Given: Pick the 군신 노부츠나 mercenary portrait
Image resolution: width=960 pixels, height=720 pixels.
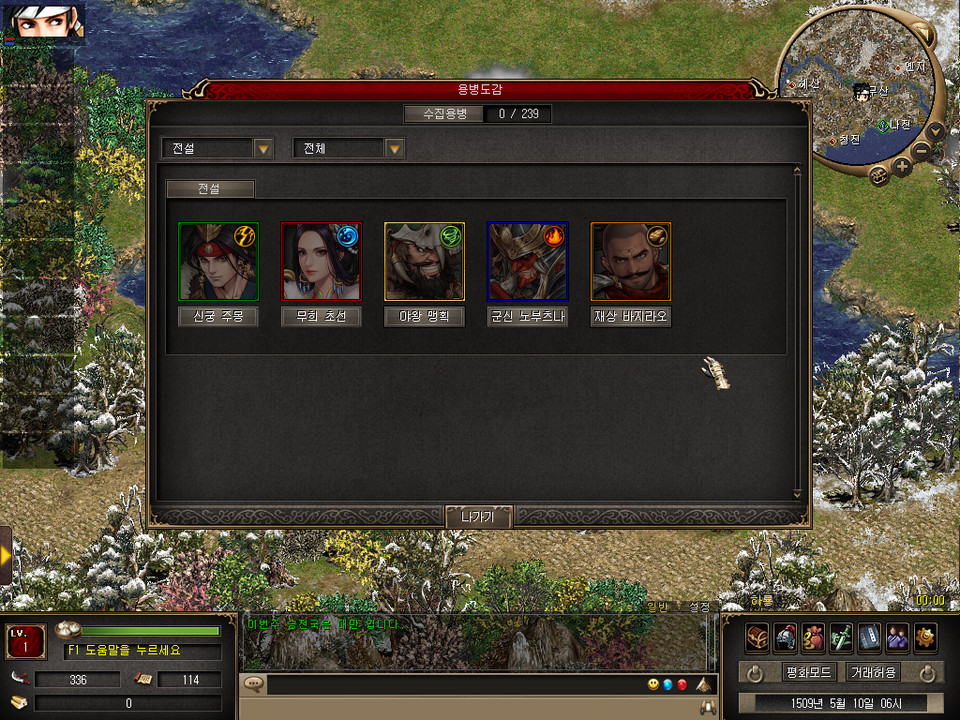Looking at the screenshot, I should coord(527,261).
